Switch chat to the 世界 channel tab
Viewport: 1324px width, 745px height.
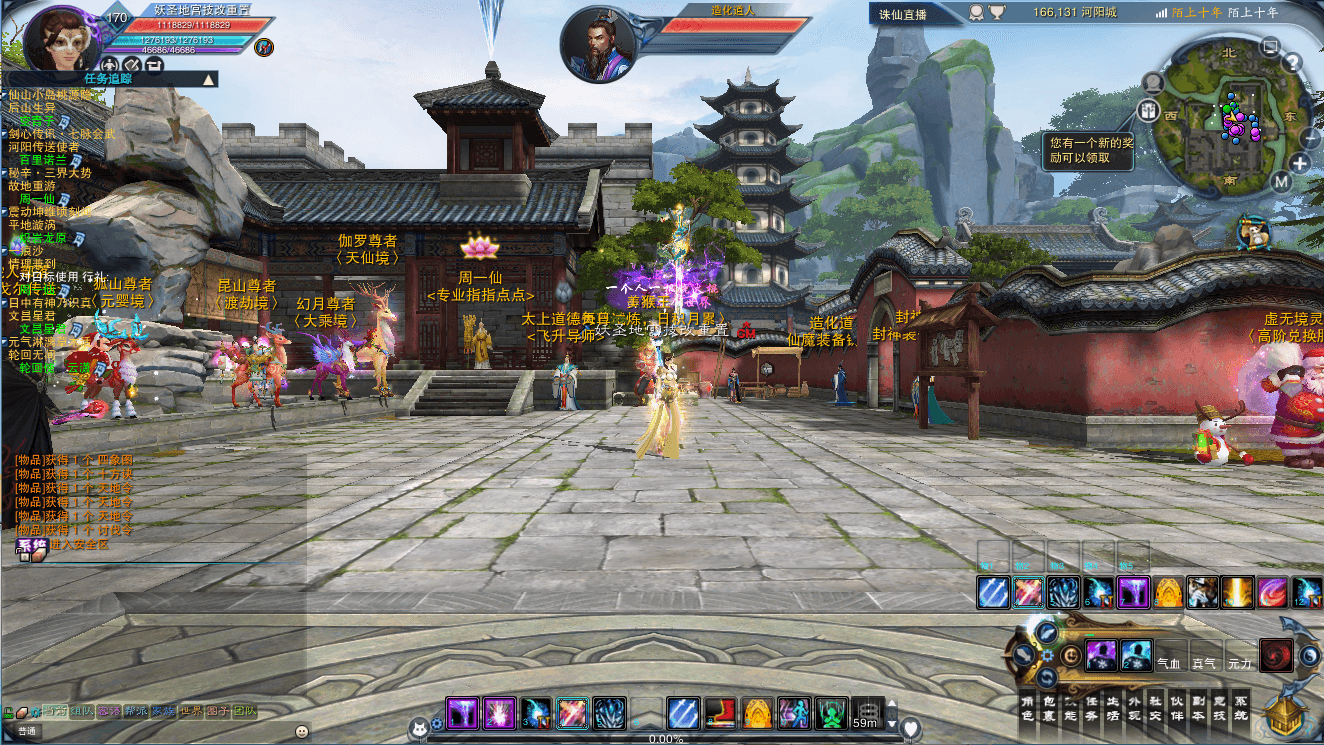190,712
